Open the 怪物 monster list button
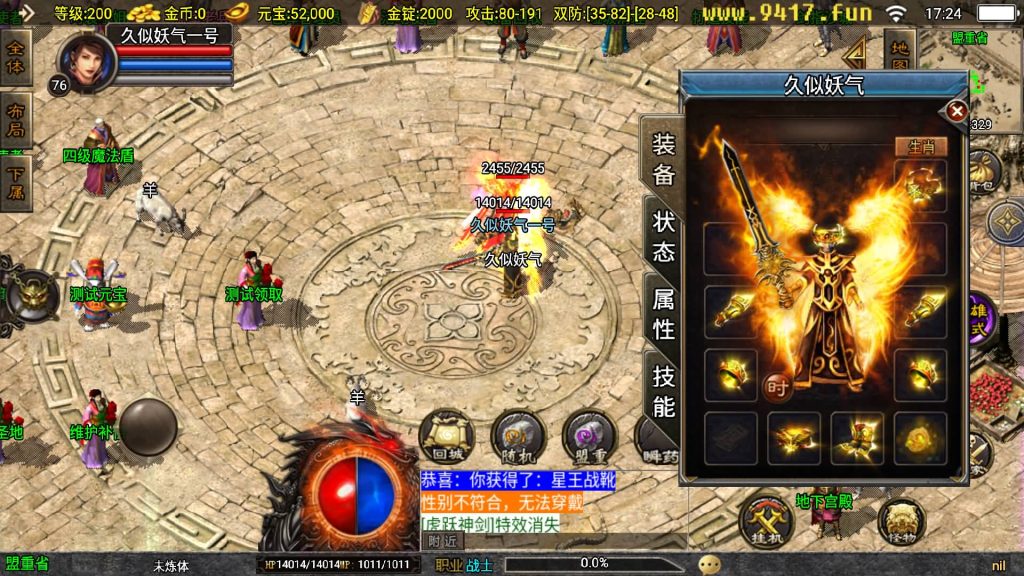The height and width of the screenshot is (576, 1024). coord(901,521)
